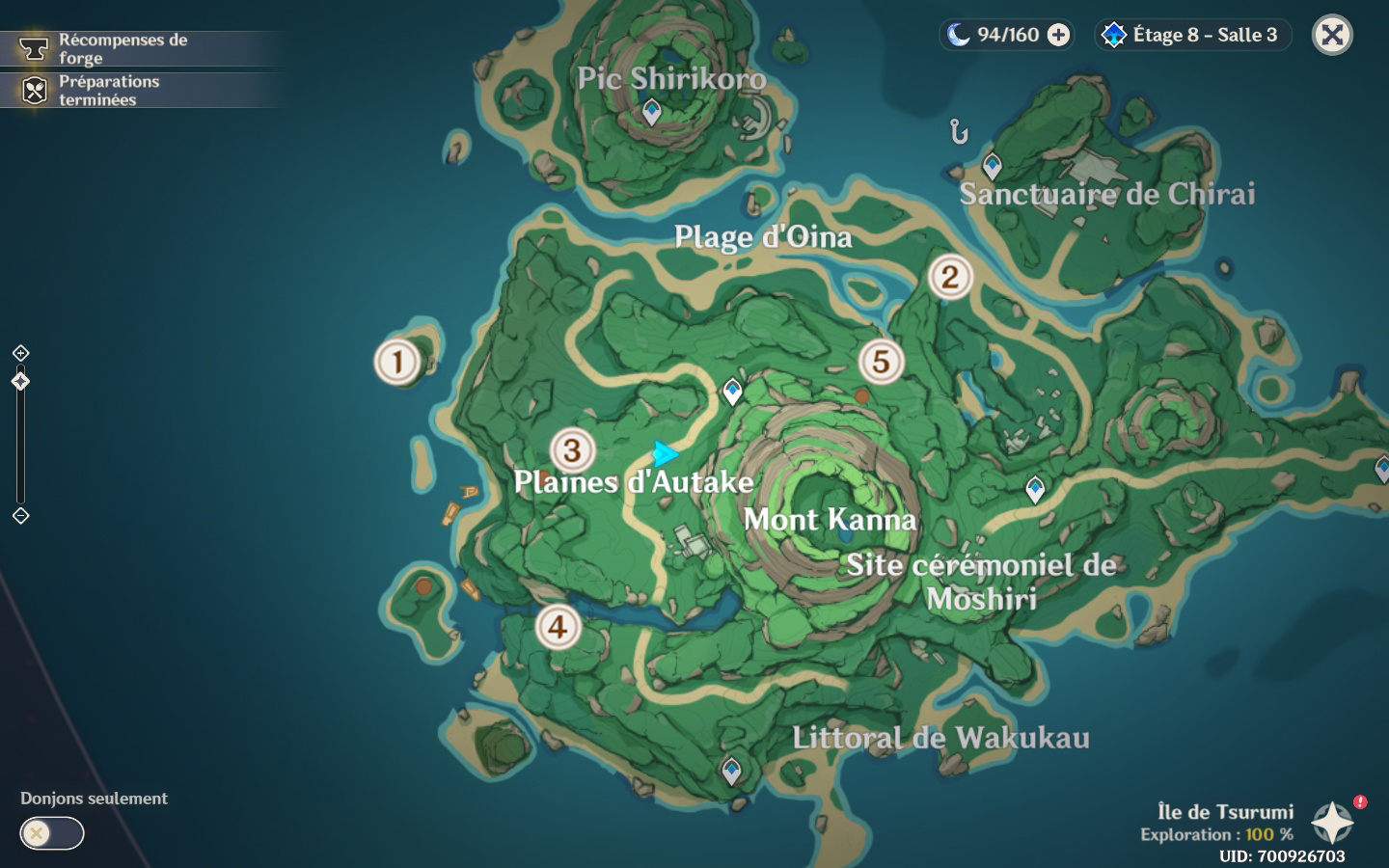Open the Île de Tsurumi region selector star

click(1332, 823)
